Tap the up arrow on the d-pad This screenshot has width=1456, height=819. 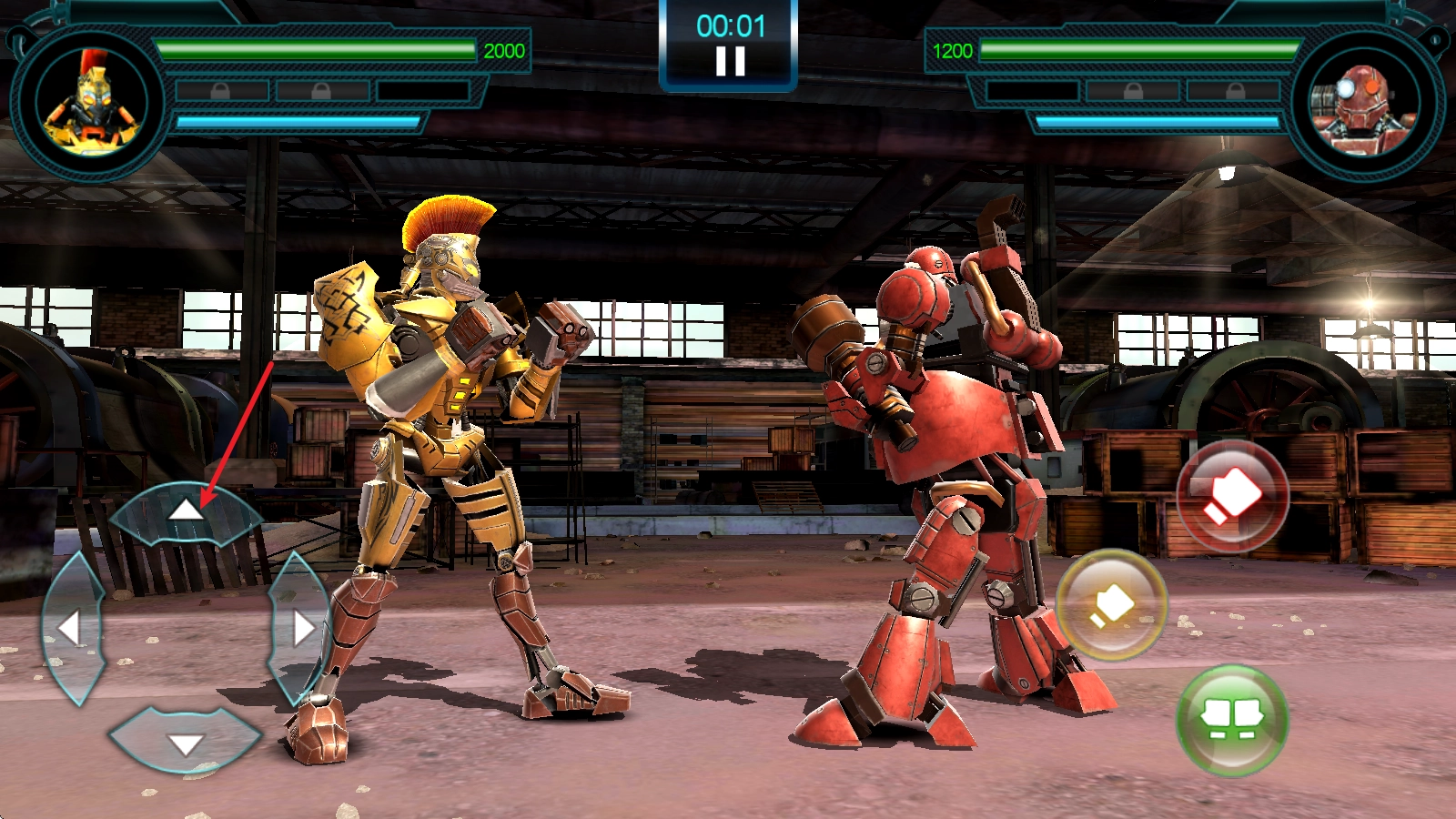click(186, 513)
